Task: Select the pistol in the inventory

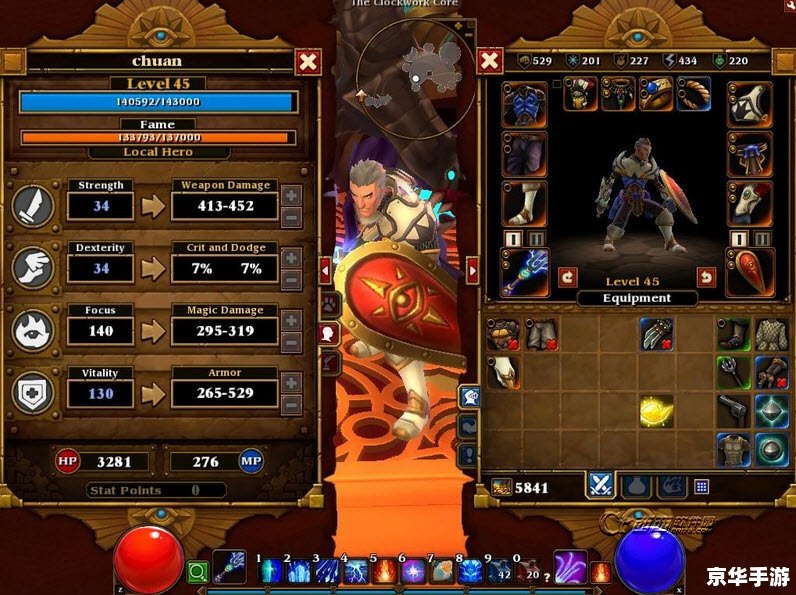Action: click(733, 409)
